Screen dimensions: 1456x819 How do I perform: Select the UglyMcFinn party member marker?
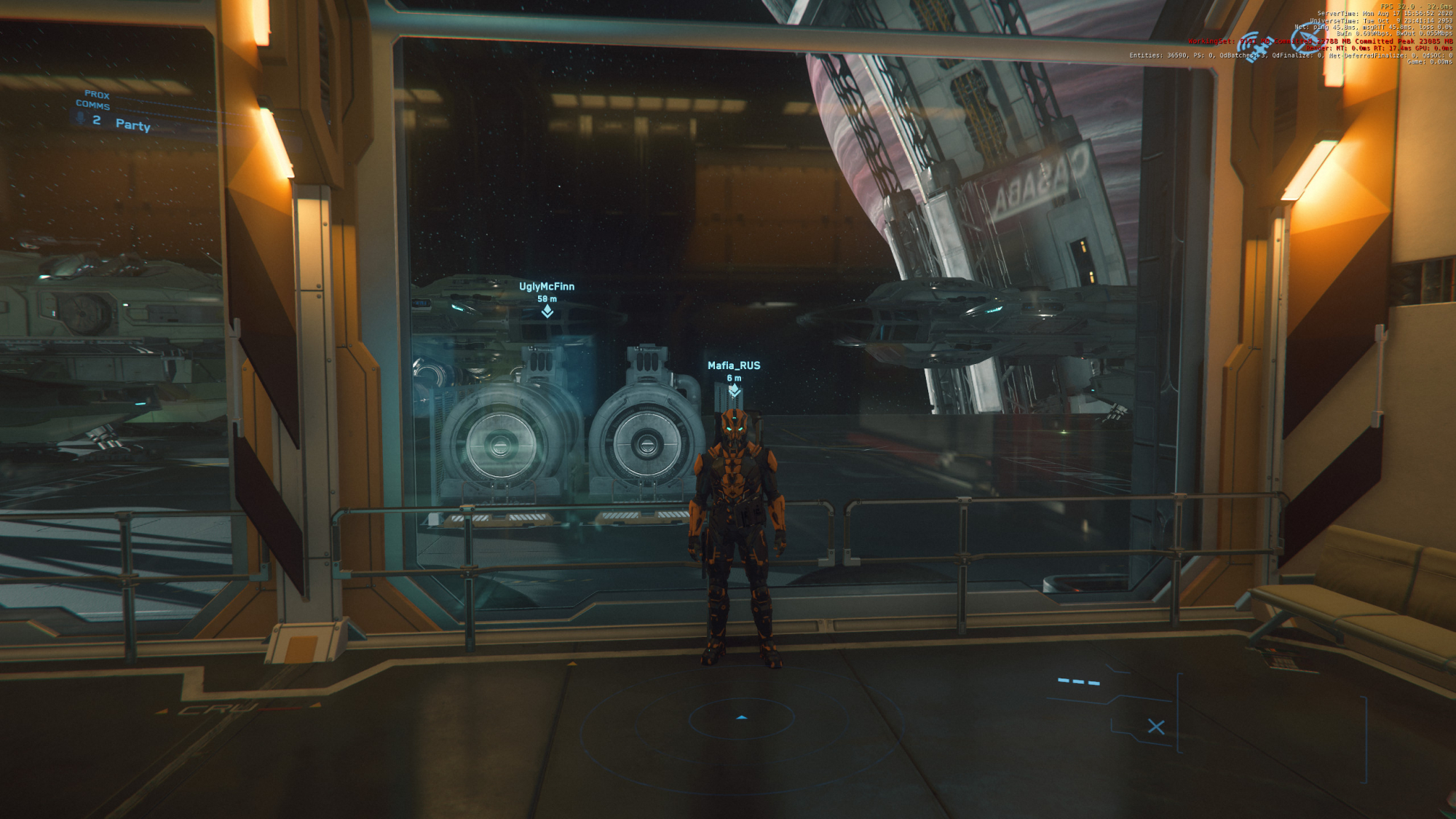(547, 311)
